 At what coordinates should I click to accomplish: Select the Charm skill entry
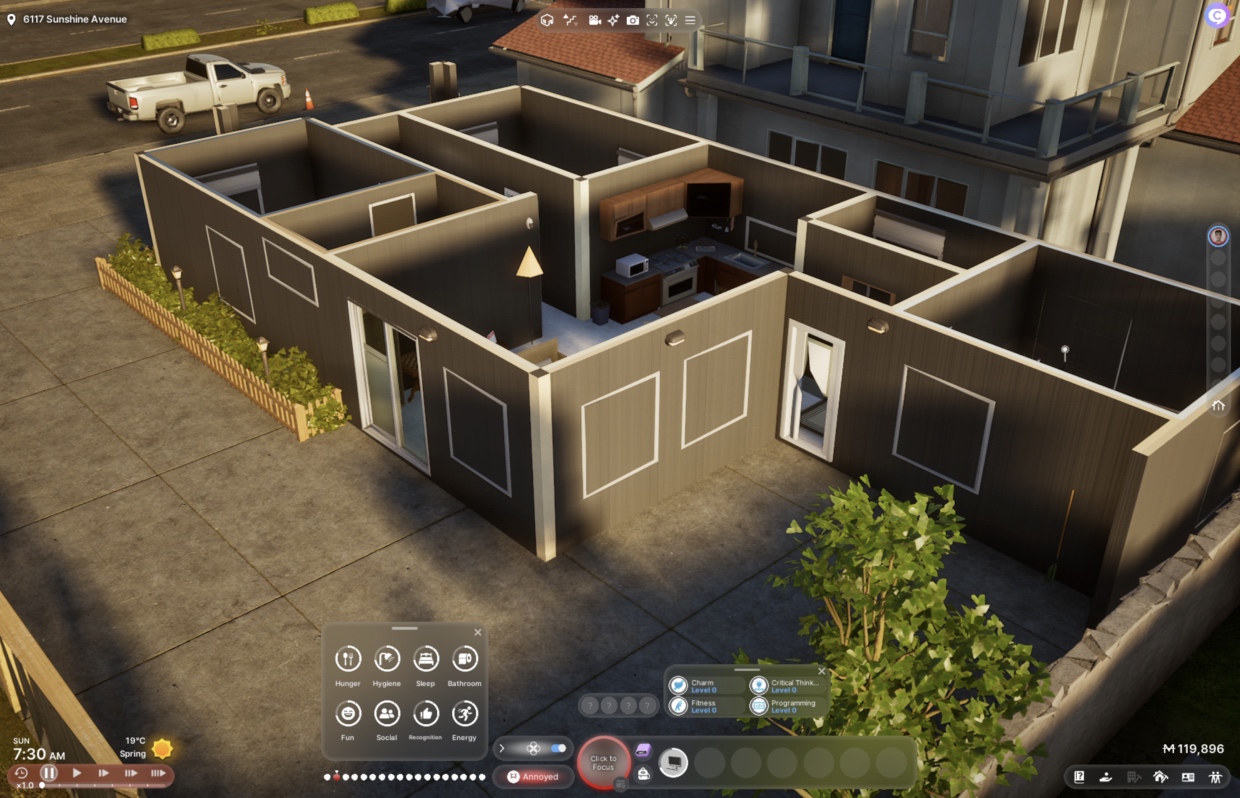tap(709, 686)
